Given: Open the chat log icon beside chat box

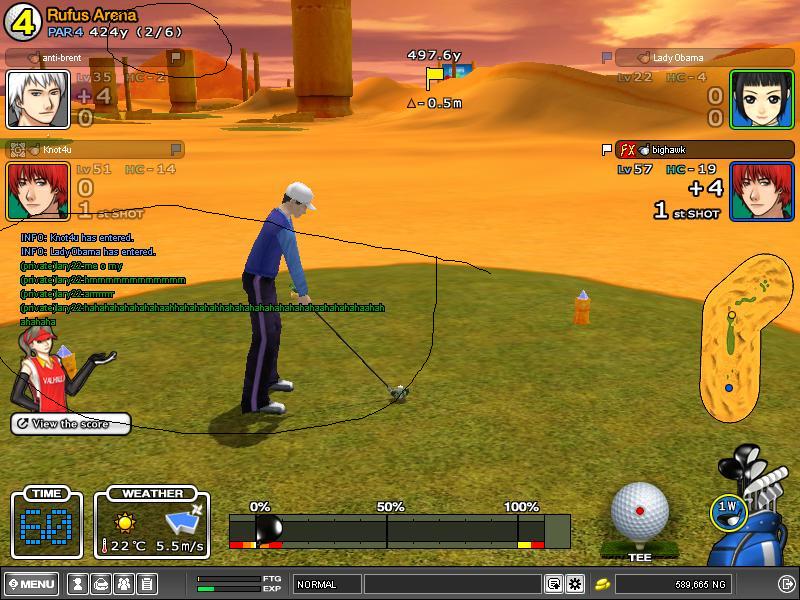Looking at the screenshot, I should [x=554, y=584].
